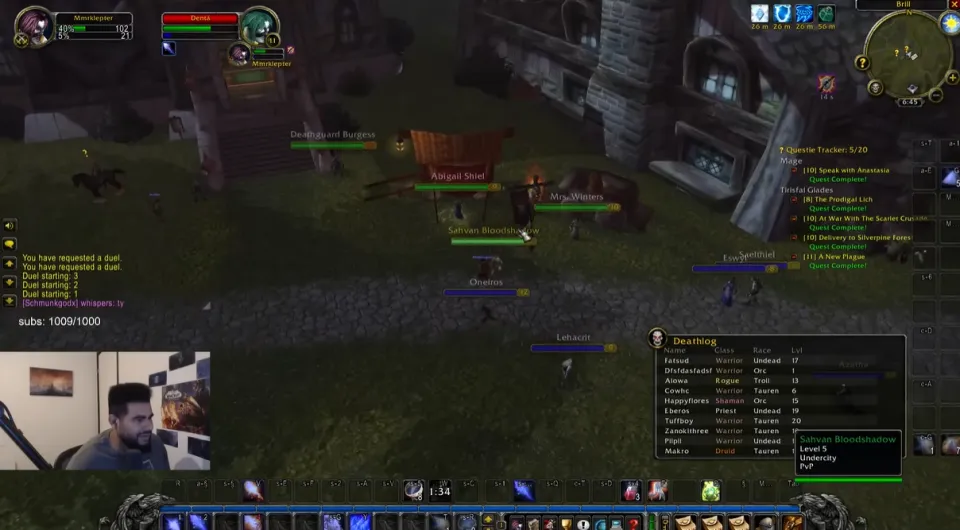Click the Deathlog window title skull

coord(657,339)
